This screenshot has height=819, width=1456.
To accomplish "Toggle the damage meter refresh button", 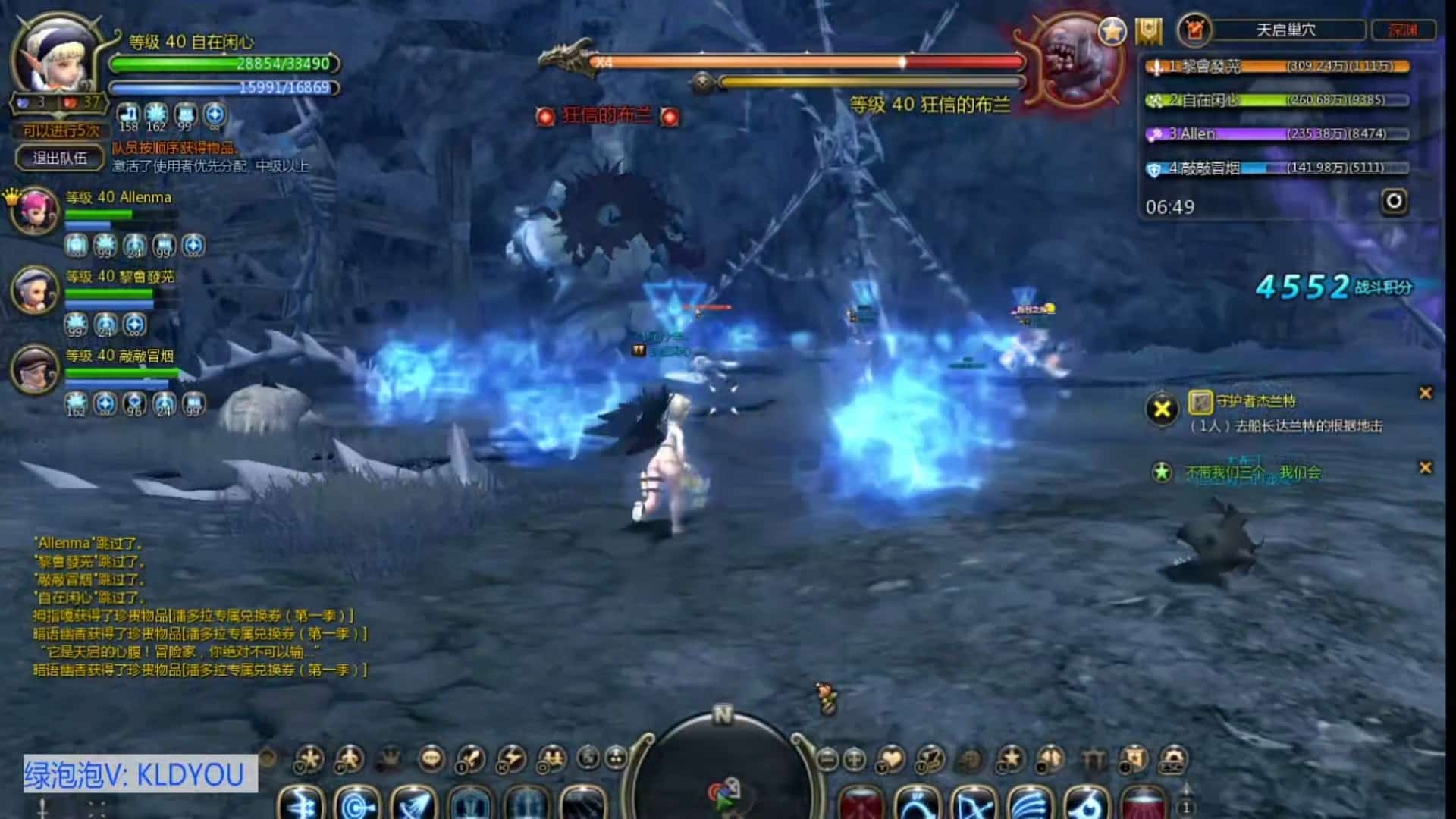I will coord(1395,202).
